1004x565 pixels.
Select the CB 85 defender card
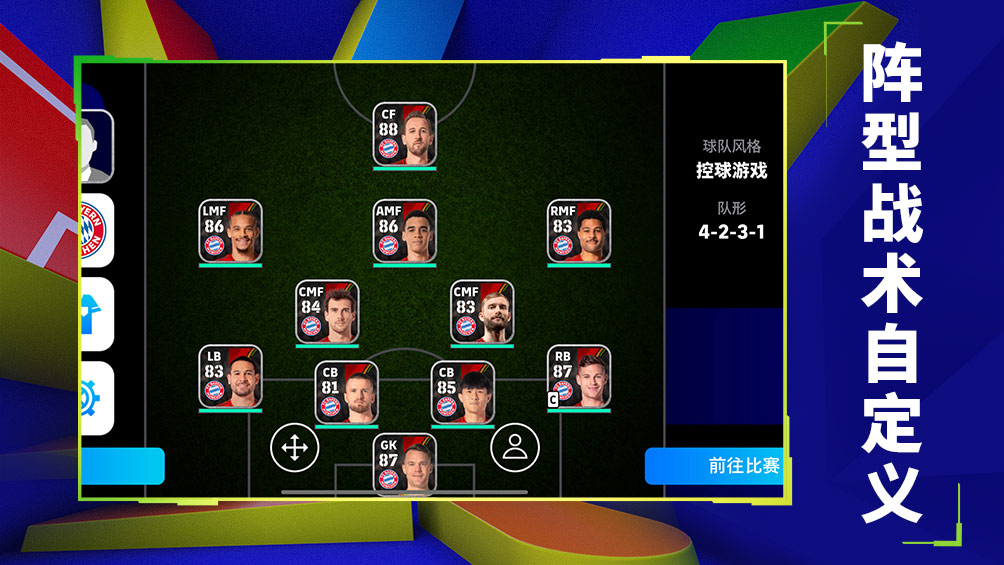[x=462, y=392]
